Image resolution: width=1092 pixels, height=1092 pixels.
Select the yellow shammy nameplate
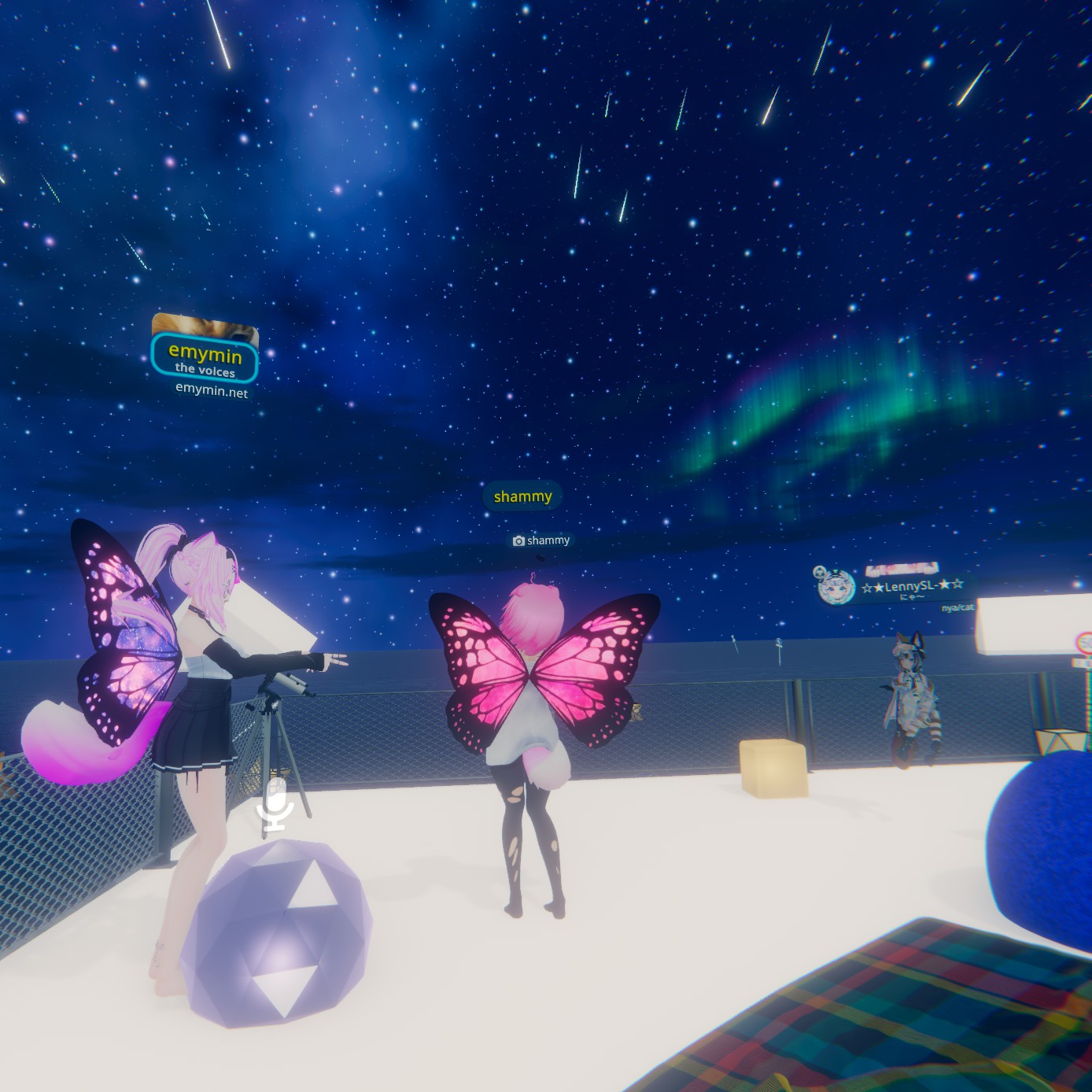[522, 496]
